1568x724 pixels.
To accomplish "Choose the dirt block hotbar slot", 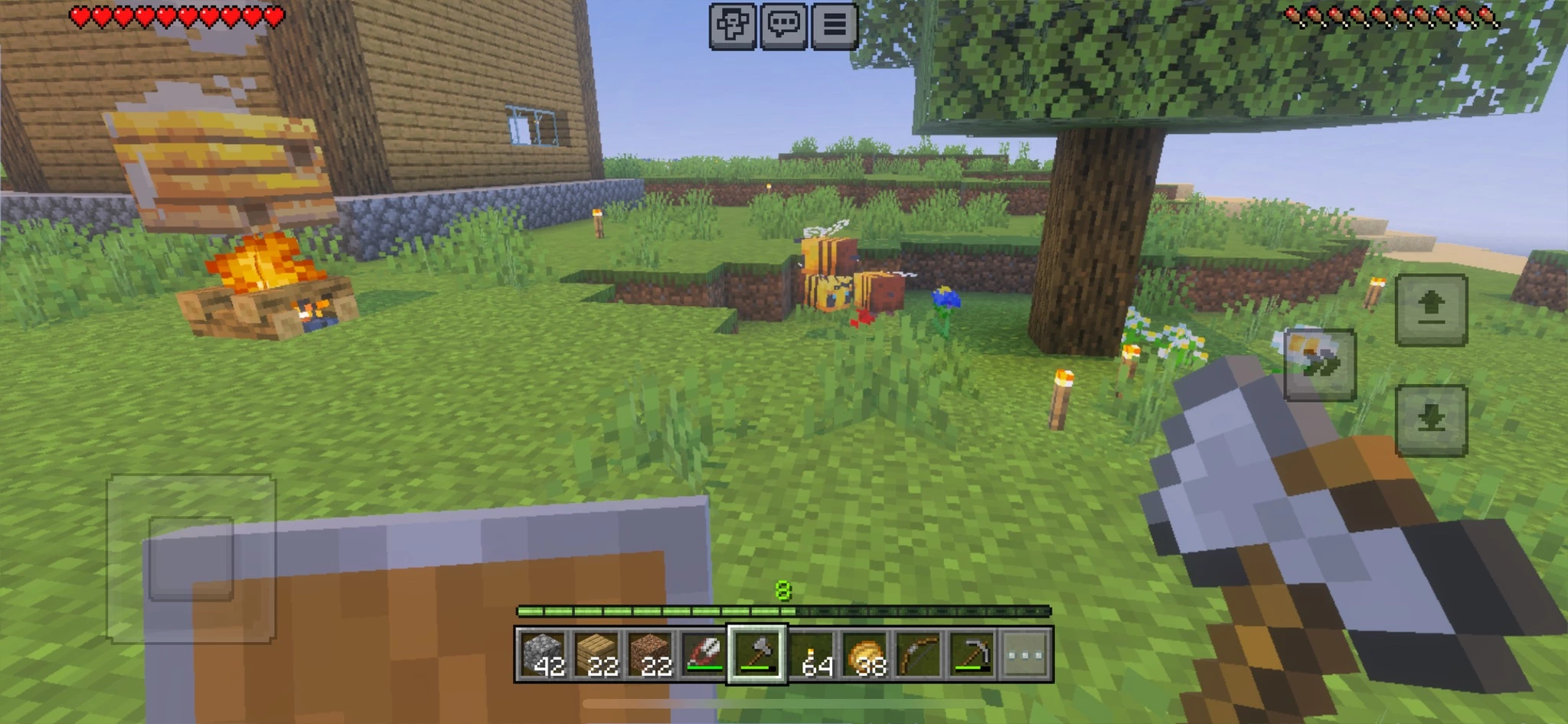I will point(651,655).
